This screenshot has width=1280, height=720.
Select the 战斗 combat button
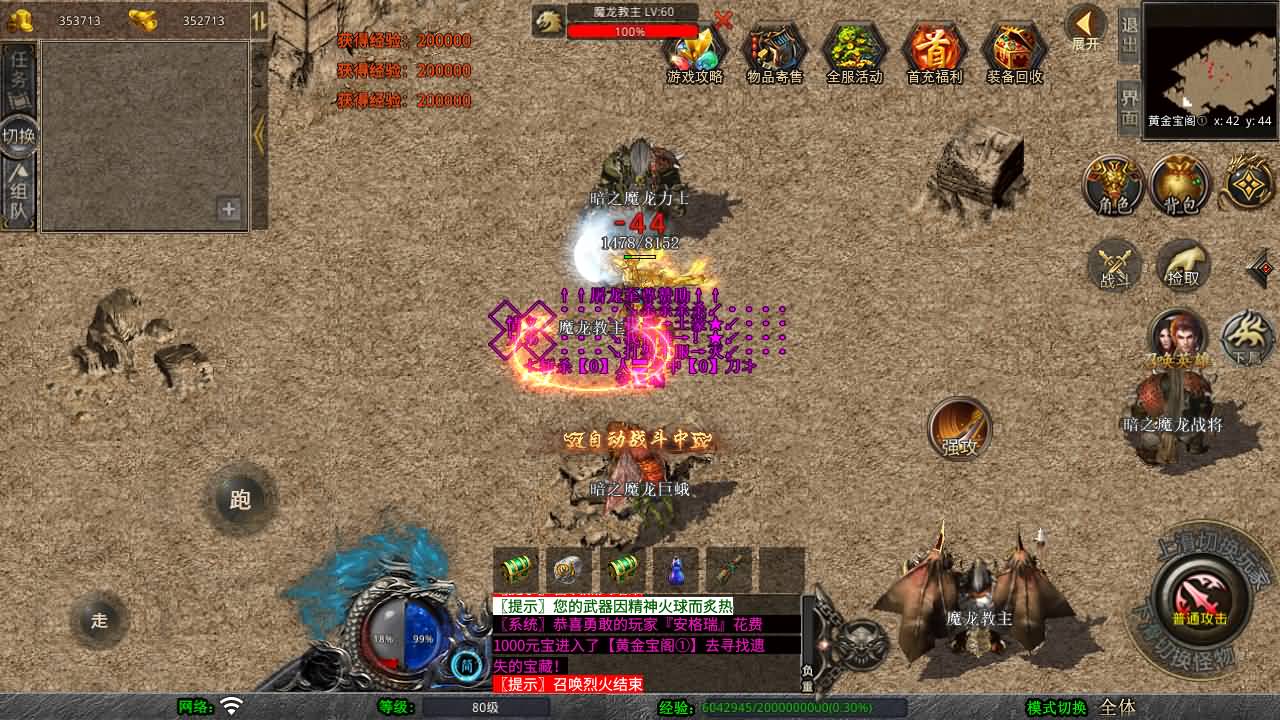coord(1114,266)
